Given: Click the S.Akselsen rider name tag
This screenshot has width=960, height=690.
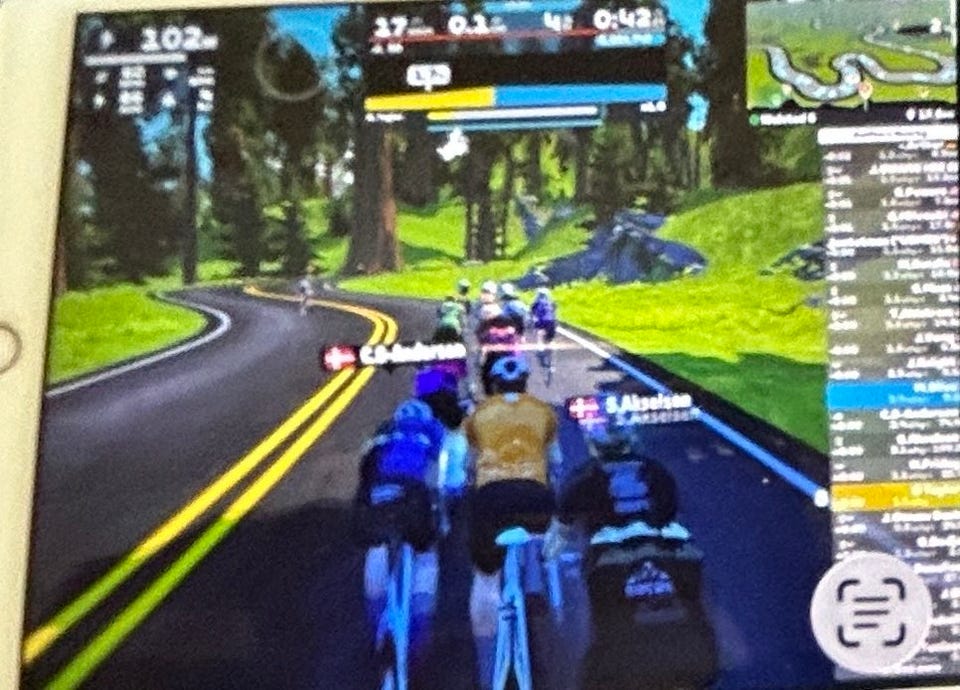Looking at the screenshot, I should click(x=632, y=406).
